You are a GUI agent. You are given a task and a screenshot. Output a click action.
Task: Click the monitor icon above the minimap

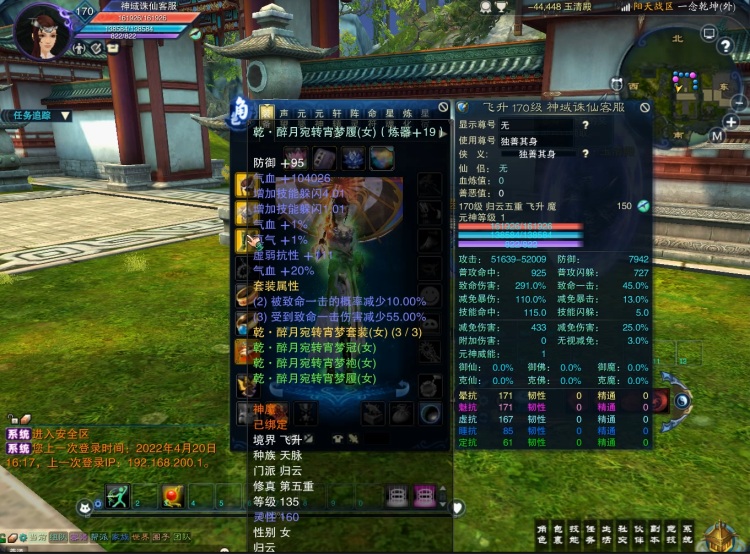point(709,32)
